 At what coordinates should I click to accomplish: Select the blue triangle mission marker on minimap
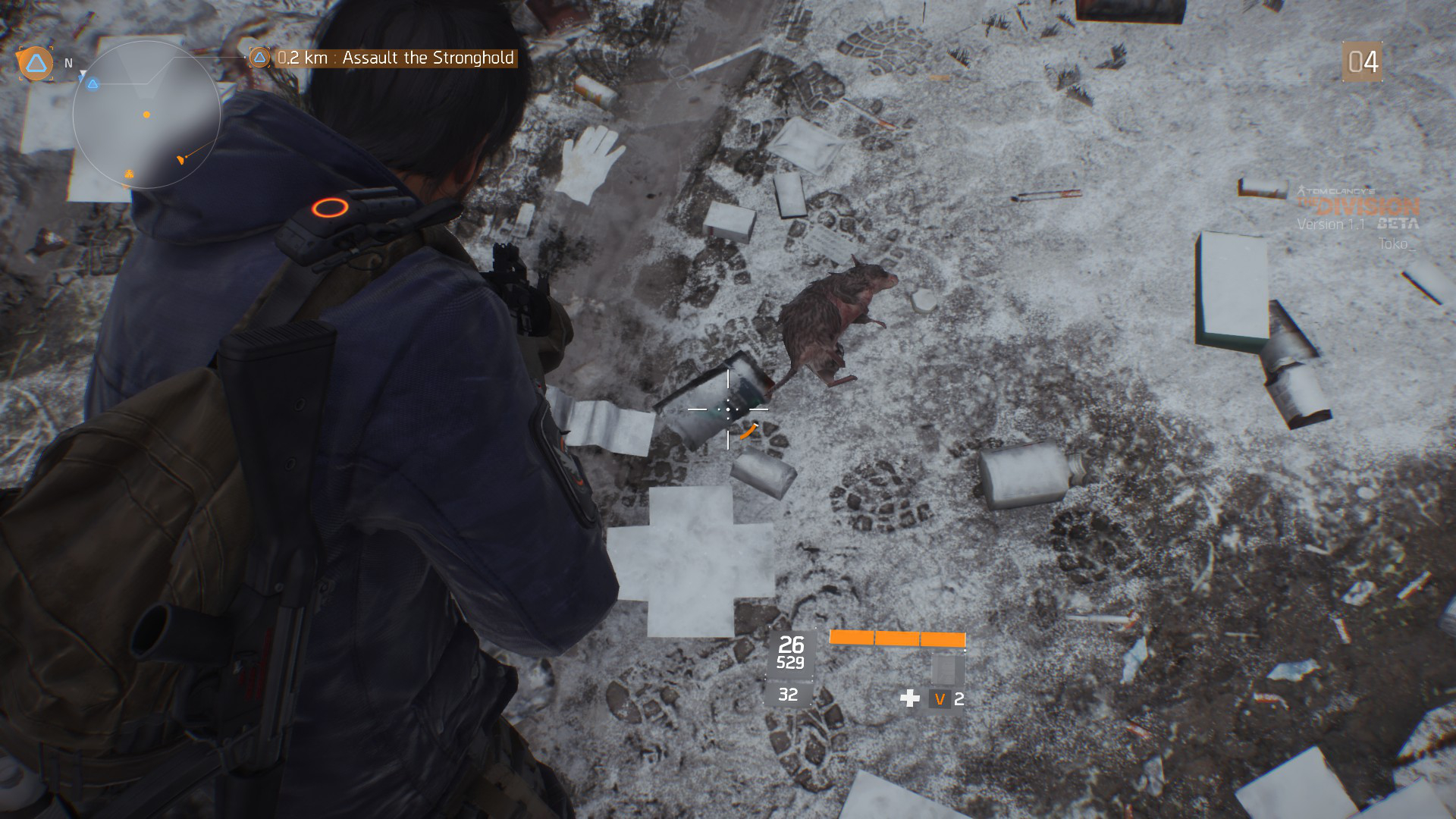(93, 84)
